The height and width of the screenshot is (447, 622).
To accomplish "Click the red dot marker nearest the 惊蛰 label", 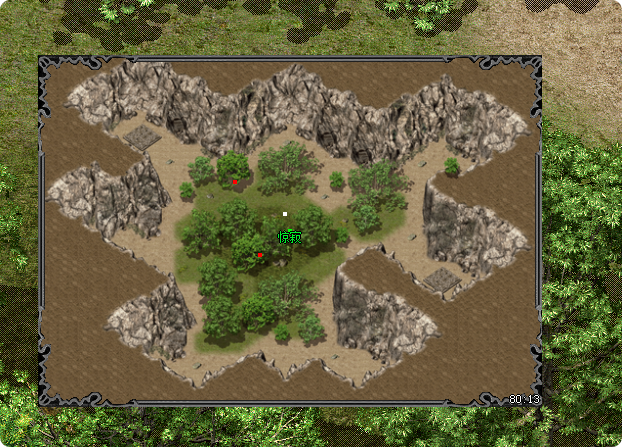I will tap(260, 256).
